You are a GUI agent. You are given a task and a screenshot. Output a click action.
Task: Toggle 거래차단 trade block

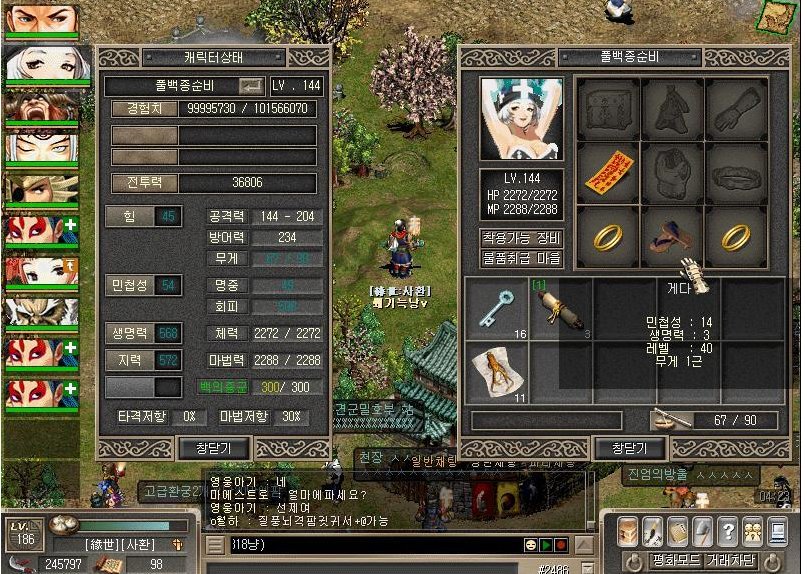pyautogui.click(x=732, y=560)
